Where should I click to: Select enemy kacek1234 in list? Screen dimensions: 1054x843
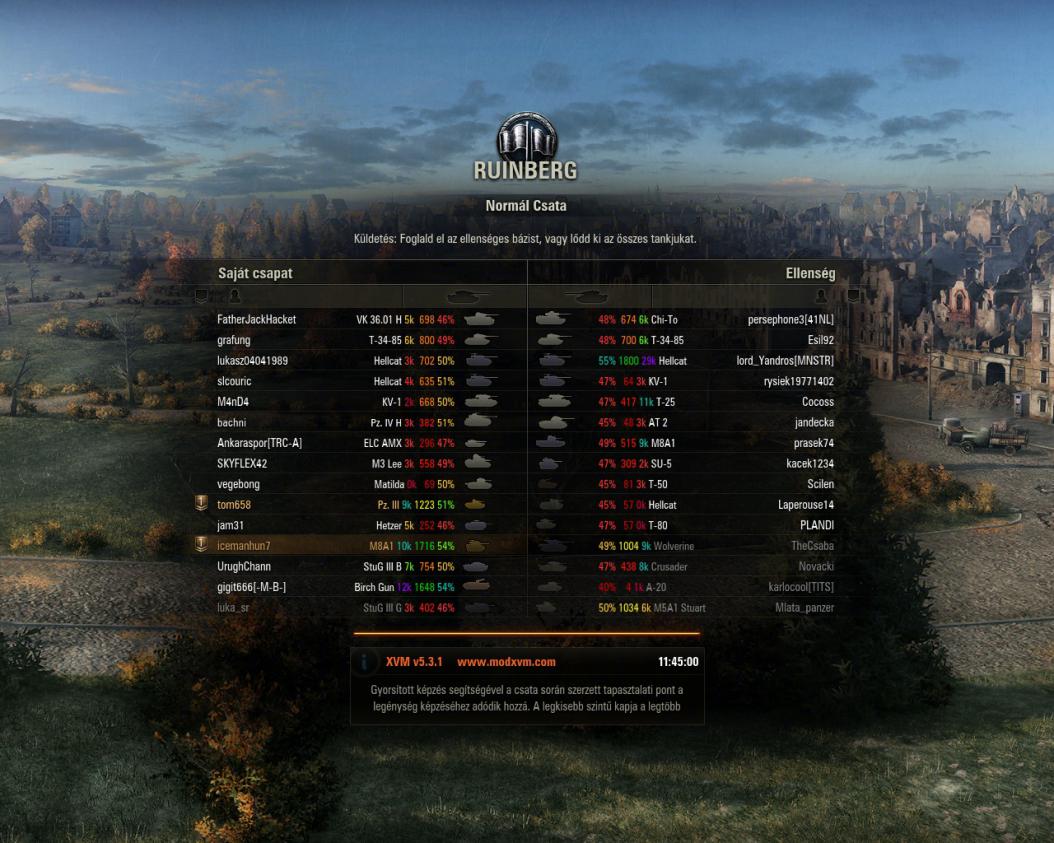click(x=809, y=464)
